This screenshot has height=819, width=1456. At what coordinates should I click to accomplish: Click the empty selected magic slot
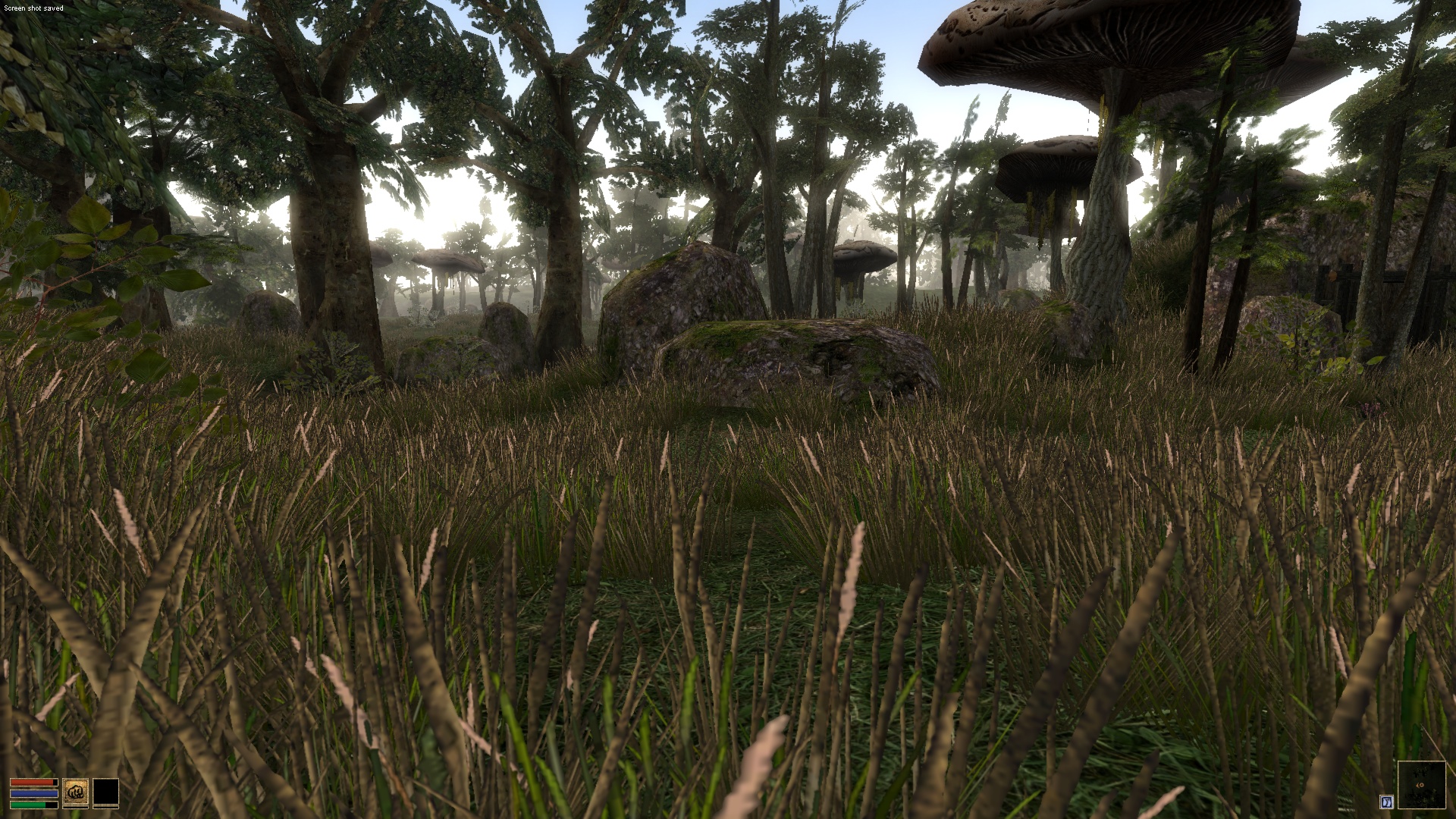[106, 792]
